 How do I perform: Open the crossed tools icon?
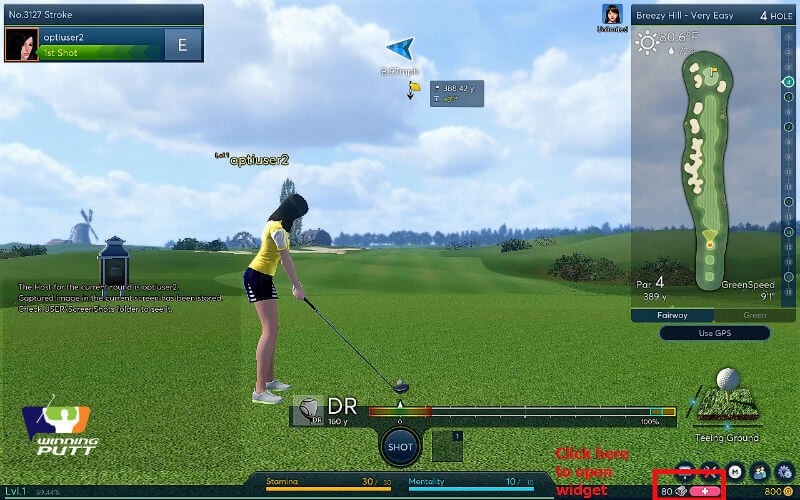(710, 470)
